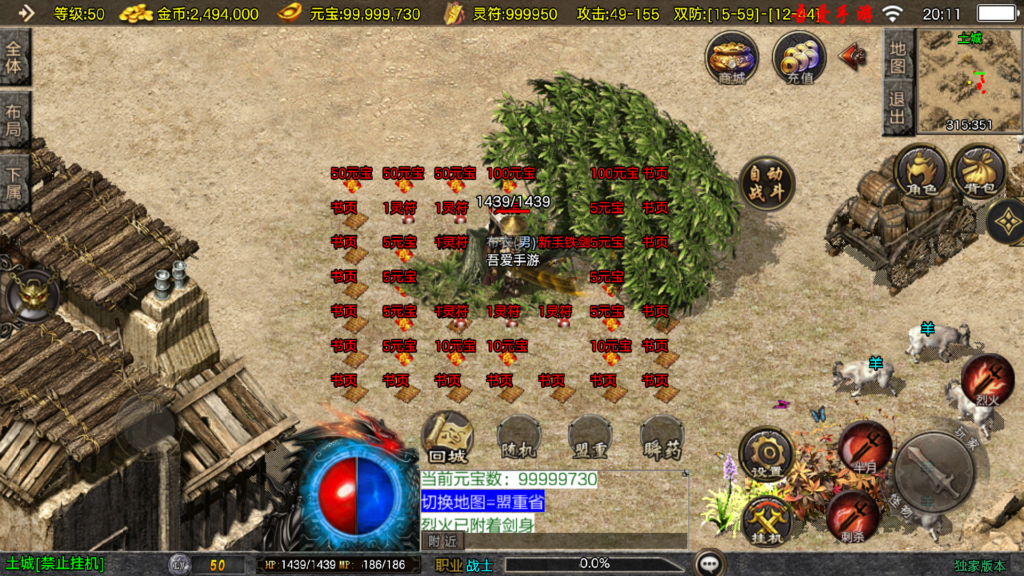
Task: Open the 商城 shop
Action: [731, 56]
